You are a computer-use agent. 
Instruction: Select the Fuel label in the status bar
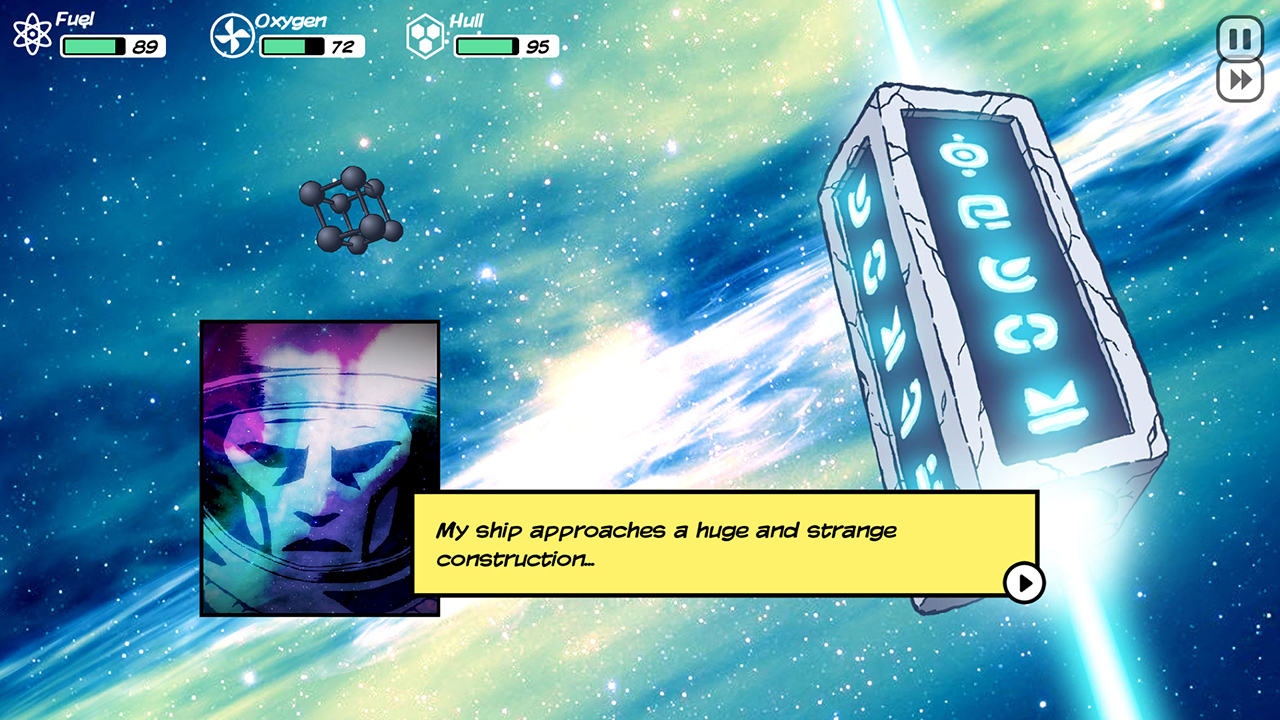pos(75,17)
